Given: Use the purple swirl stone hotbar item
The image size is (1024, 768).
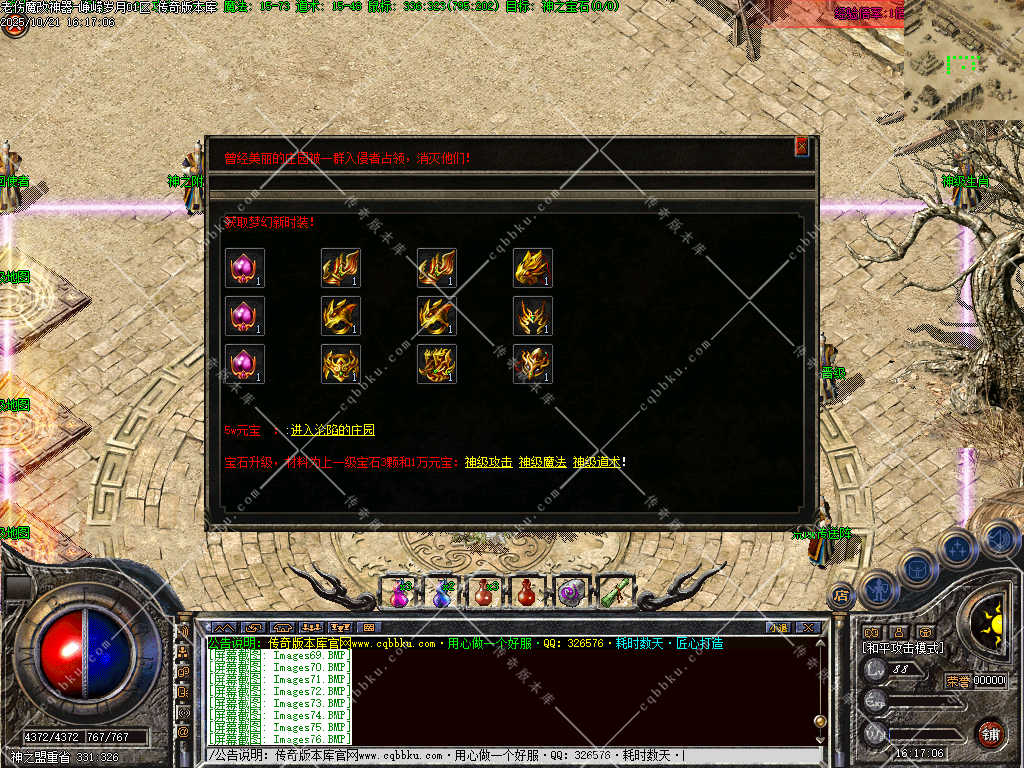Looking at the screenshot, I should tap(569, 593).
